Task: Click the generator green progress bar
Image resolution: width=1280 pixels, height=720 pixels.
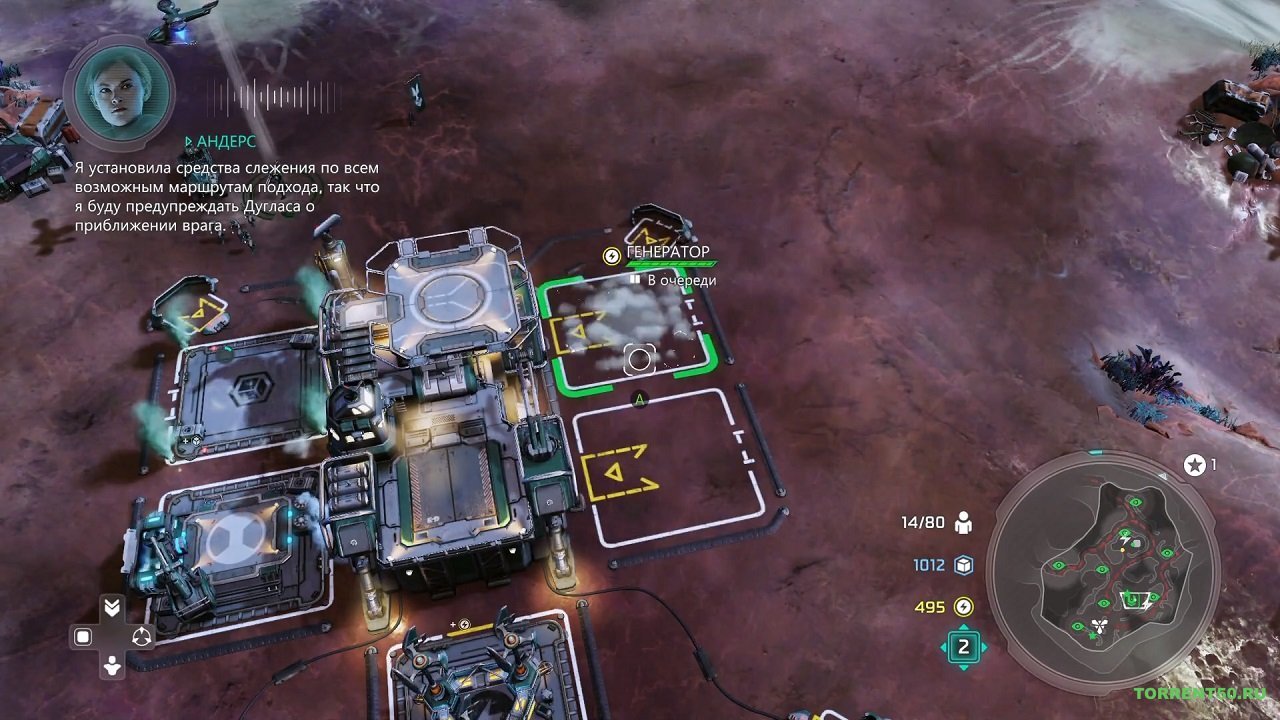Action: pyautogui.click(x=670, y=264)
